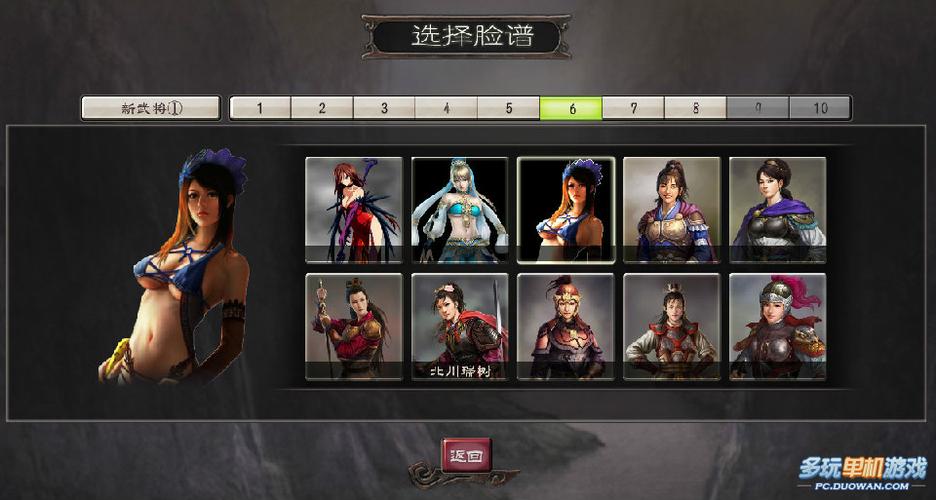This screenshot has width=936, height=500.
Task: Select page tab 3
Action: [x=384, y=108]
